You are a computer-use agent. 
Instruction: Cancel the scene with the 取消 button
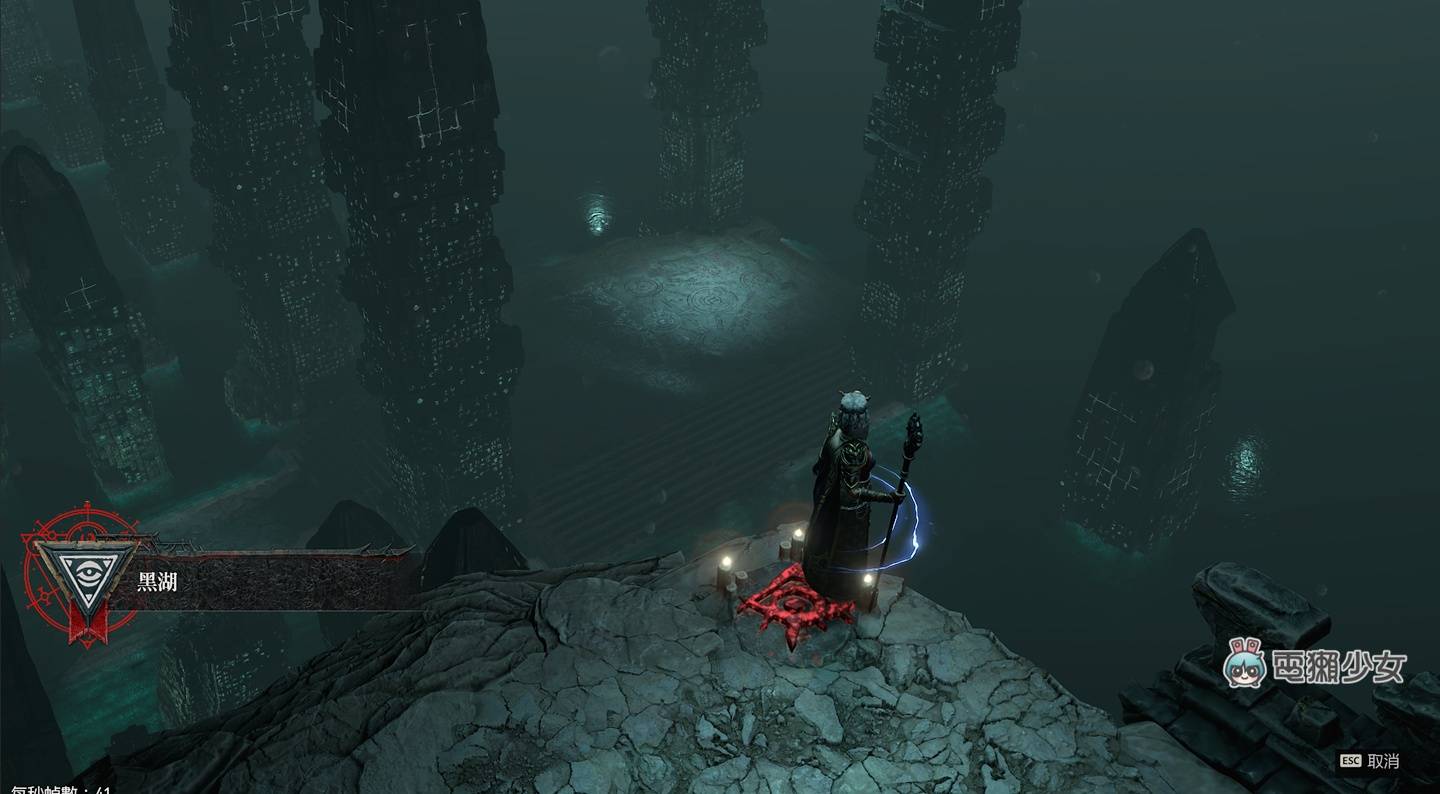click(1372, 761)
